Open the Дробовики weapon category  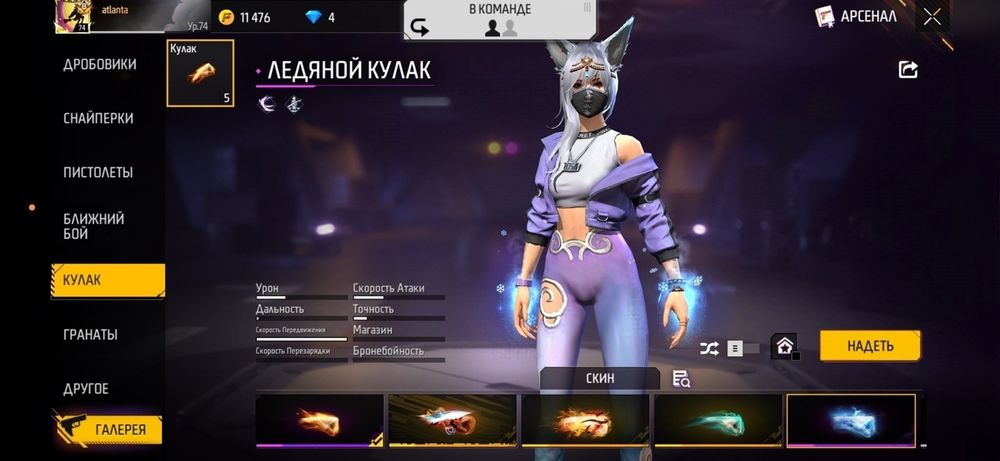click(x=100, y=64)
